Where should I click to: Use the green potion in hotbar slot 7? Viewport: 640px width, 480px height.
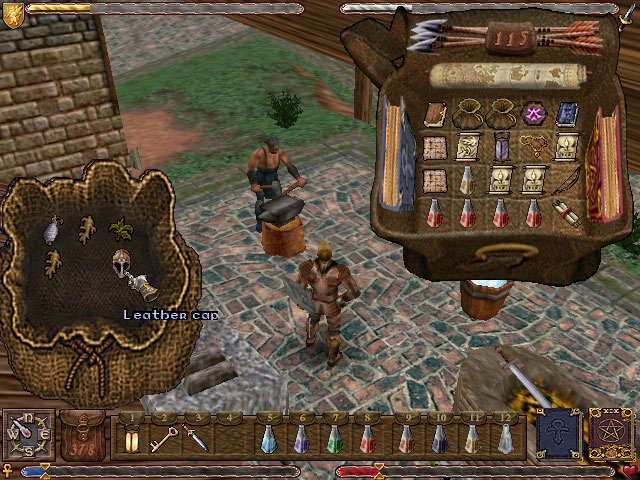click(x=335, y=438)
